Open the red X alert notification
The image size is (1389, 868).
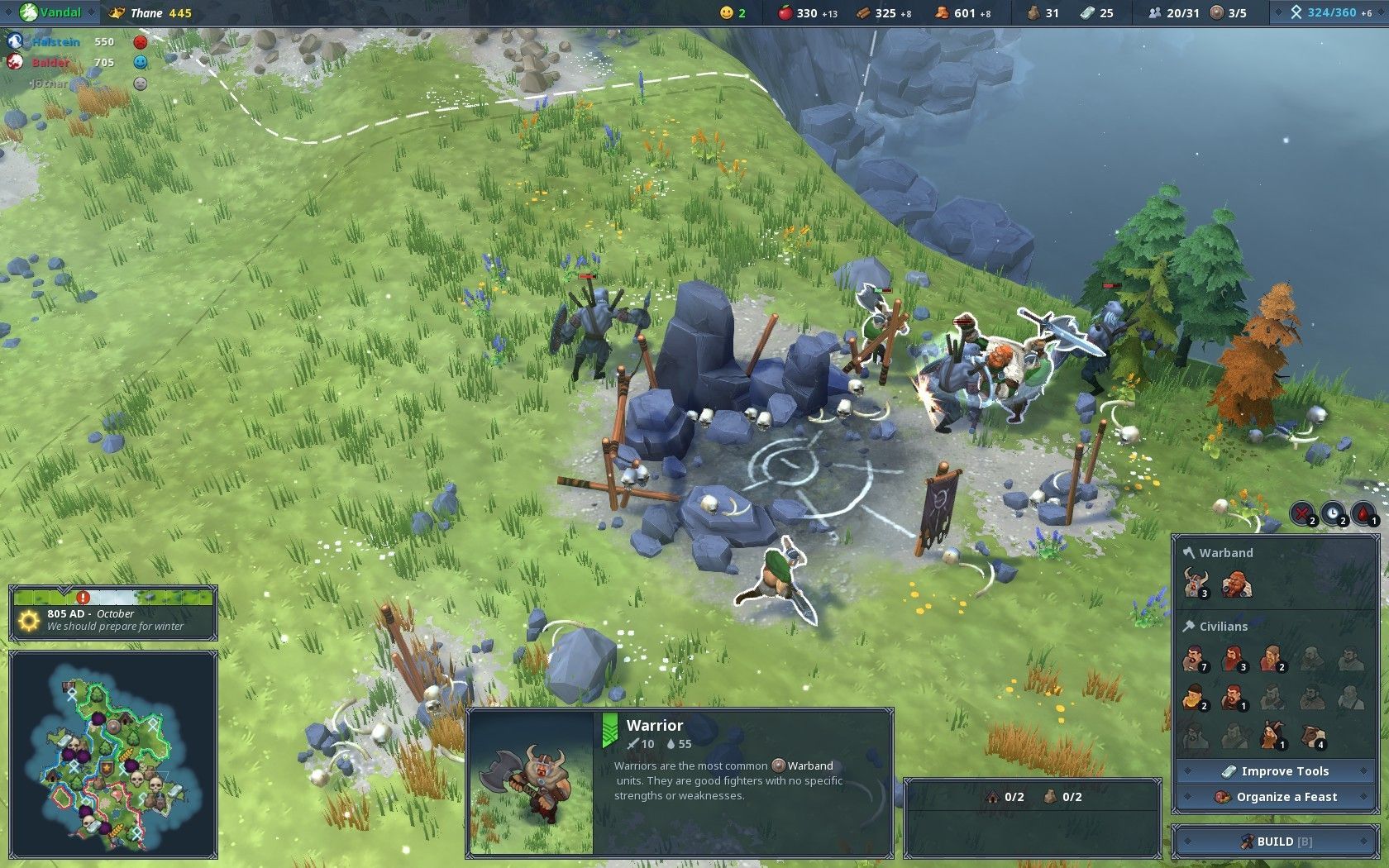click(x=1303, y=513)
